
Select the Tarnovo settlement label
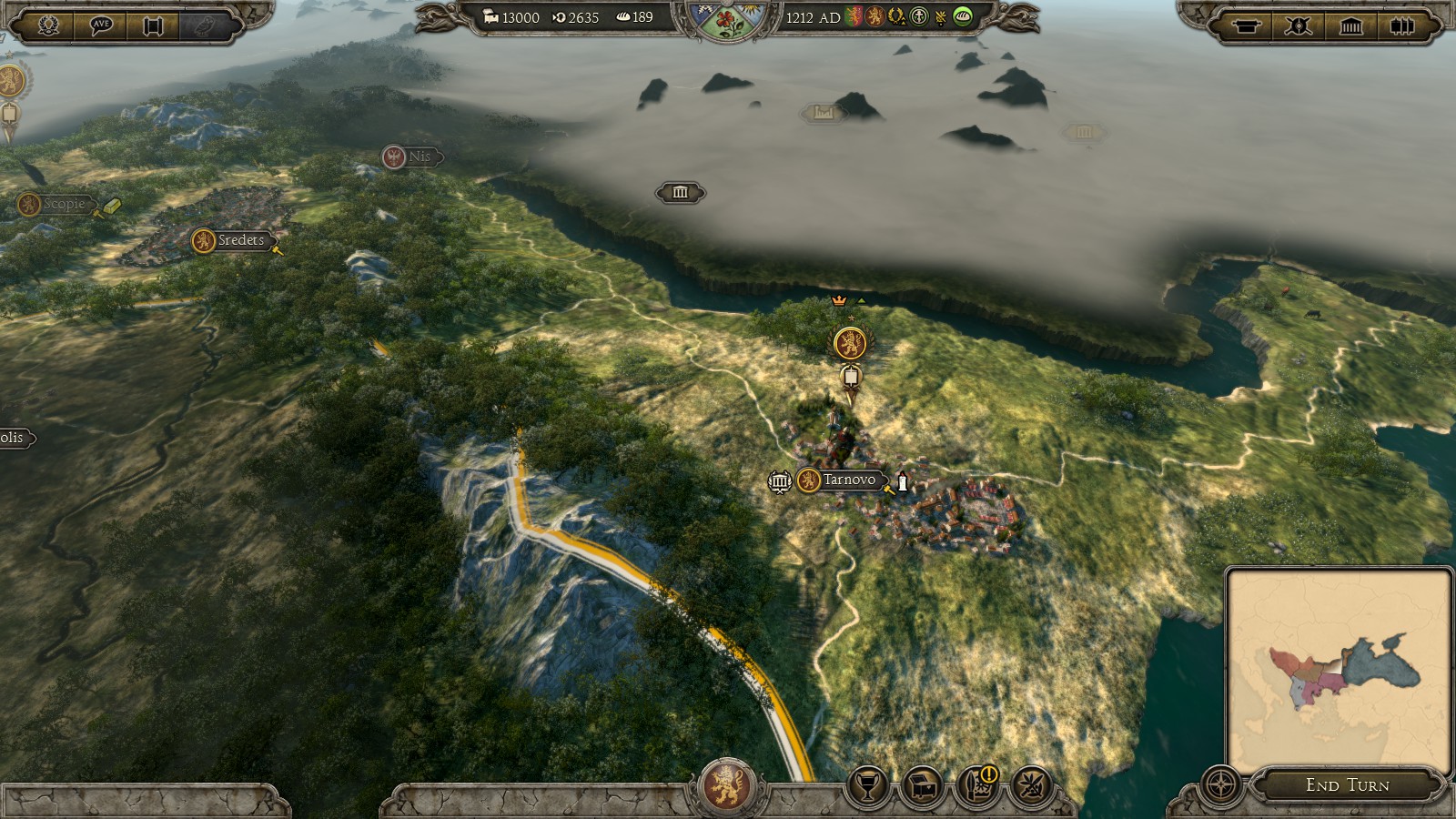coord(848,480)
